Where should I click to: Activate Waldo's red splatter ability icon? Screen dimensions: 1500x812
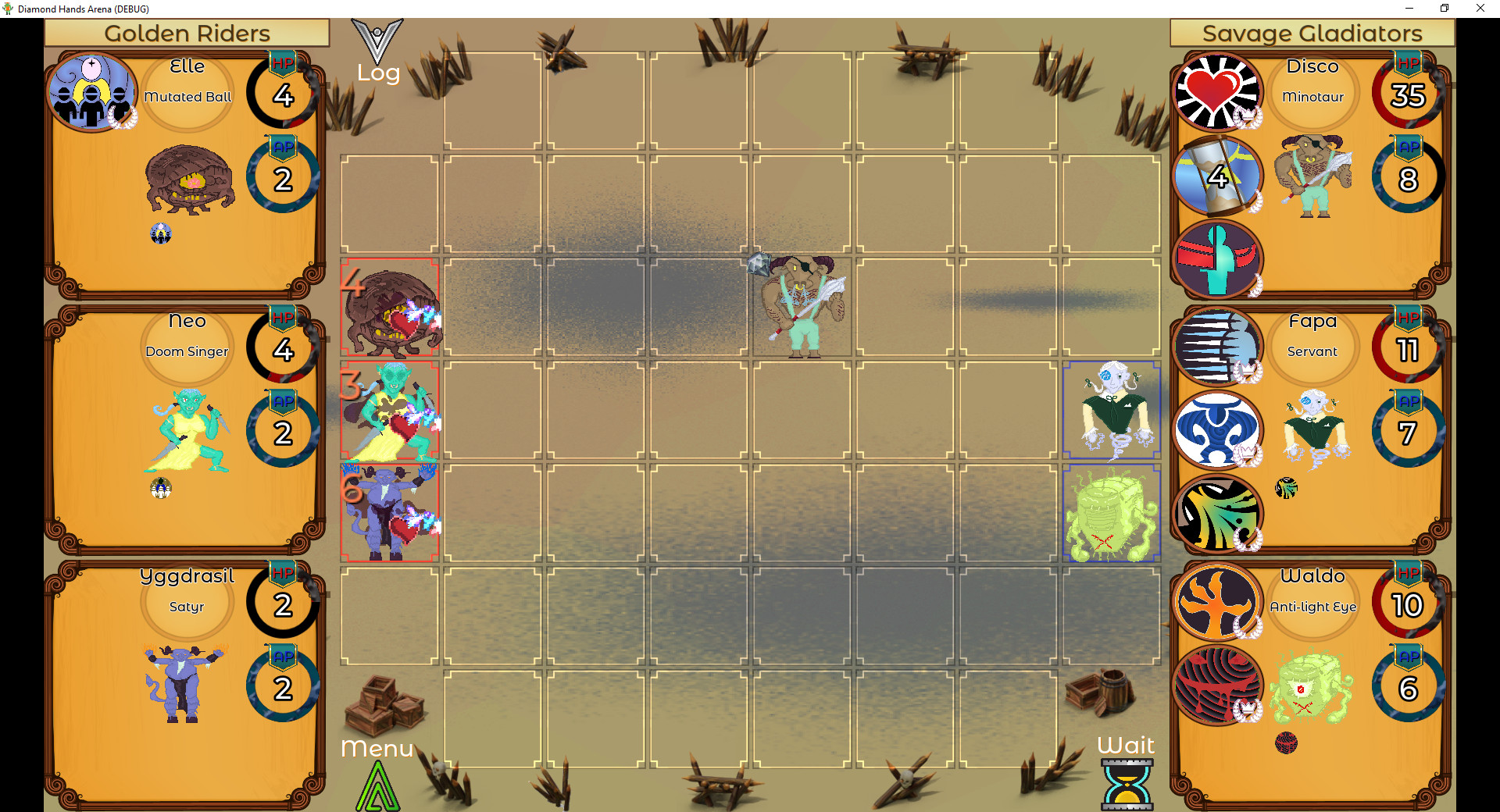(x=1217, y=686)
